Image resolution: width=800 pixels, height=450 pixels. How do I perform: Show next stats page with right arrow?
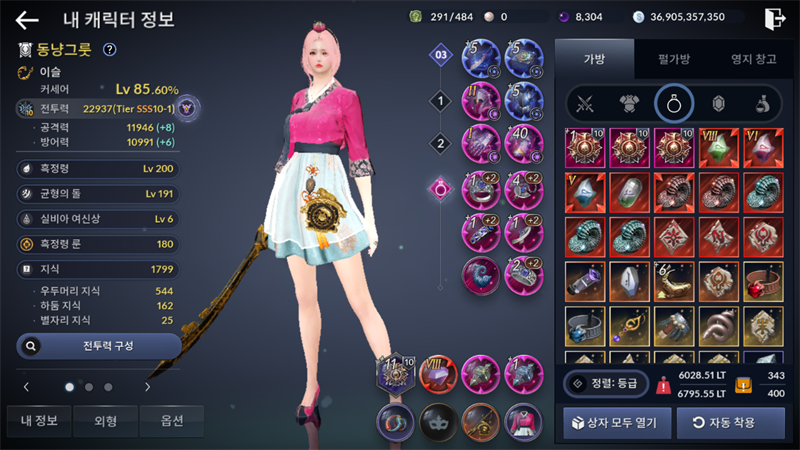(148, 386)
